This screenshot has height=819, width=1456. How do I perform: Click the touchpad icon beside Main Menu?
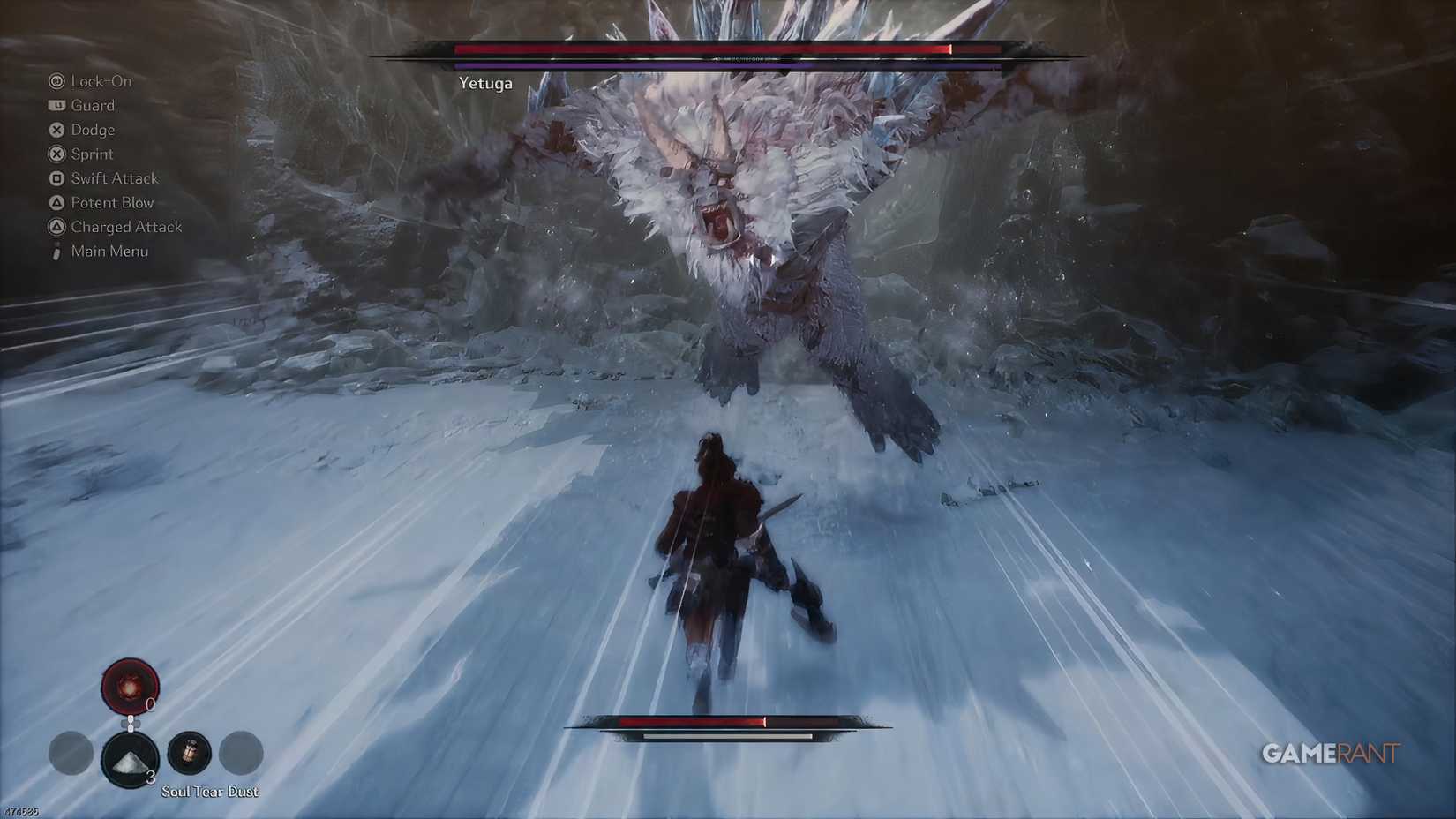[56, 251]
